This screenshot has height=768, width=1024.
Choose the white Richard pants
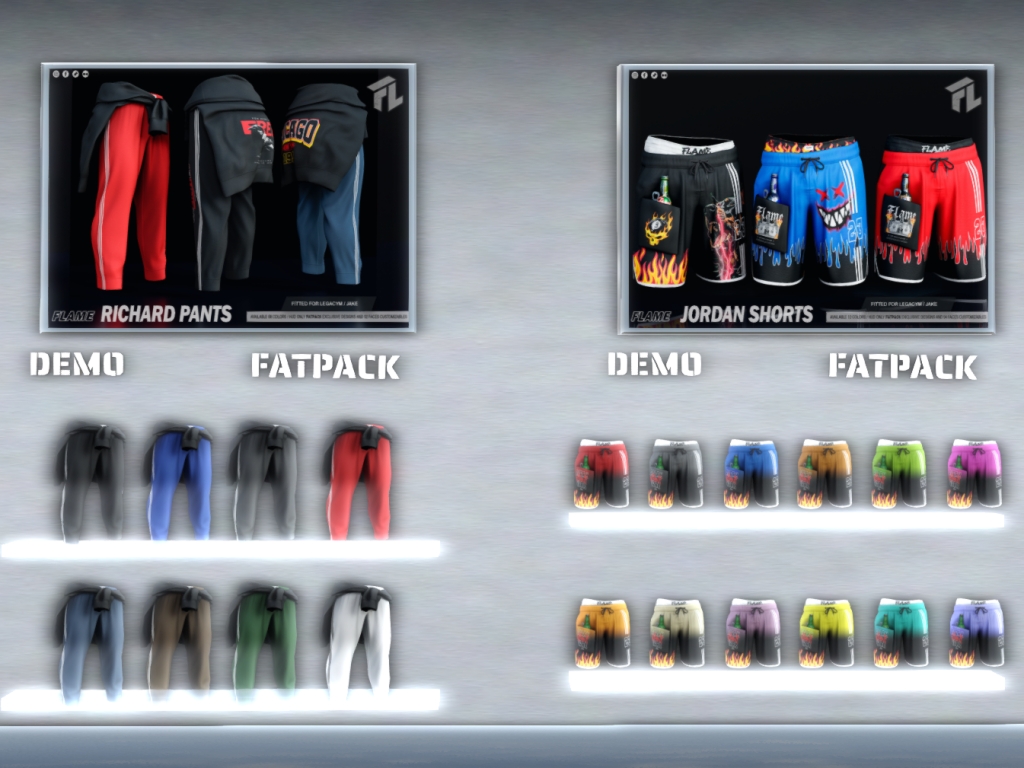[357, 640]
